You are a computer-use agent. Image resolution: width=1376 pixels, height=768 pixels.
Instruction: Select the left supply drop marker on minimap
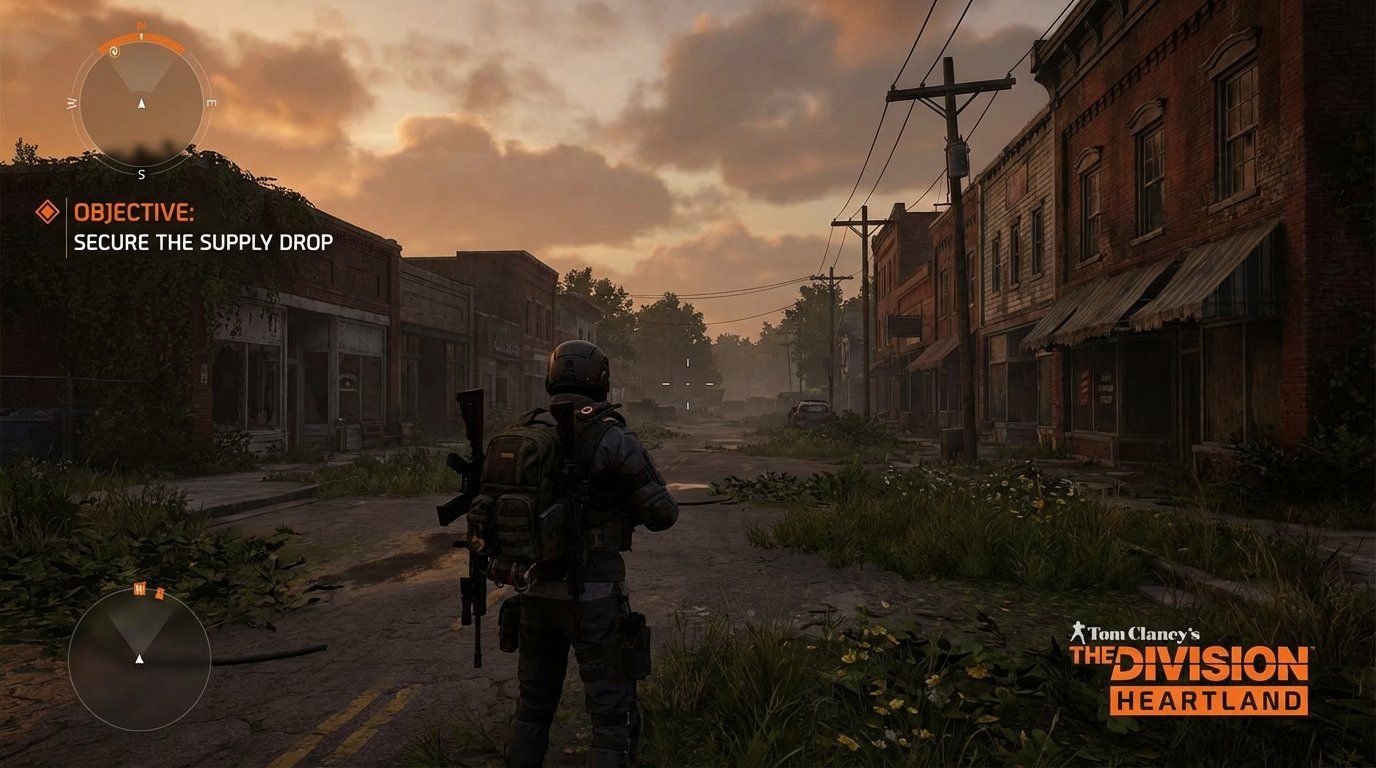138,589
